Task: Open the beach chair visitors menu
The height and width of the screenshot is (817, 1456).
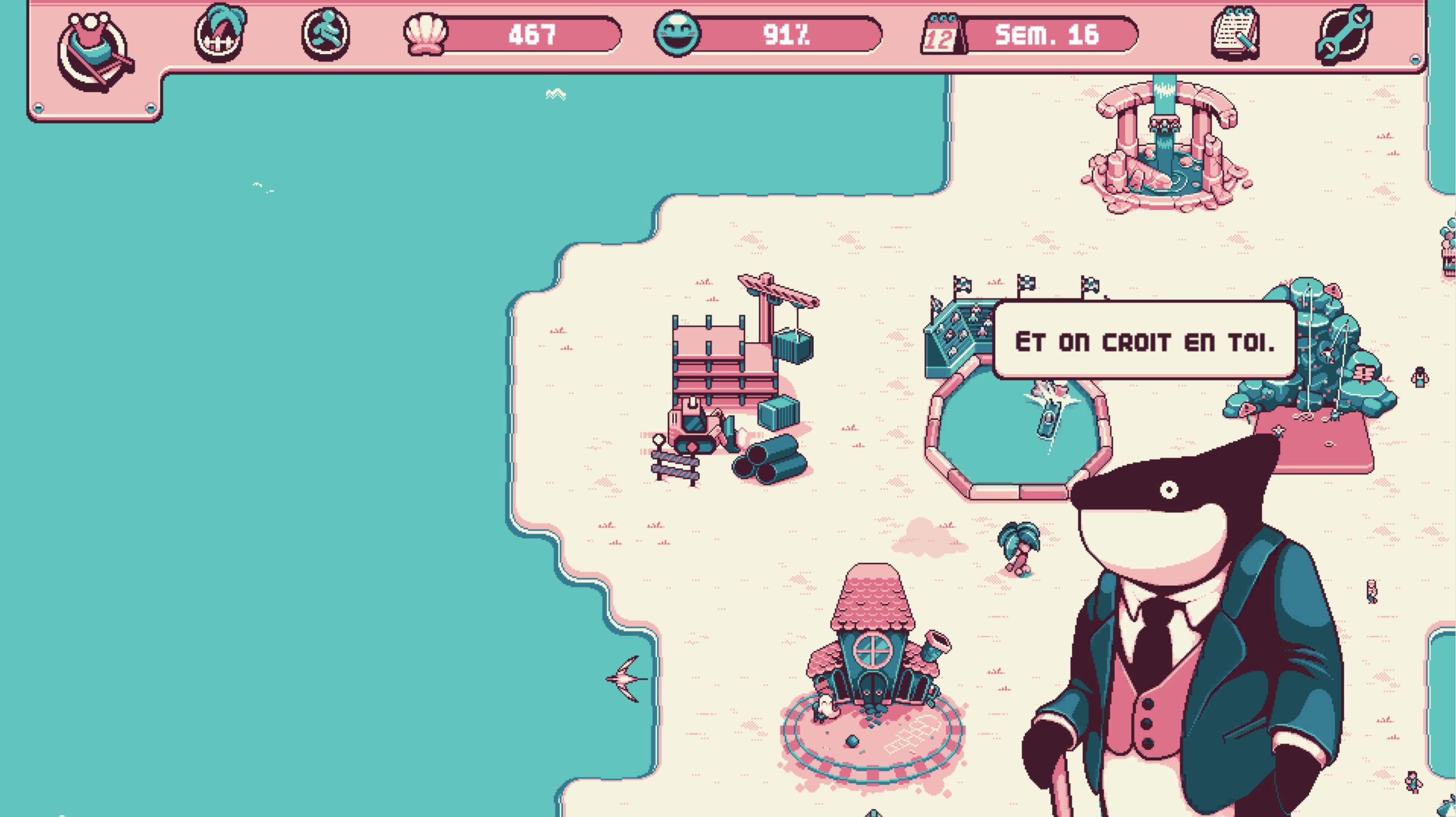Action: (95, 52)
